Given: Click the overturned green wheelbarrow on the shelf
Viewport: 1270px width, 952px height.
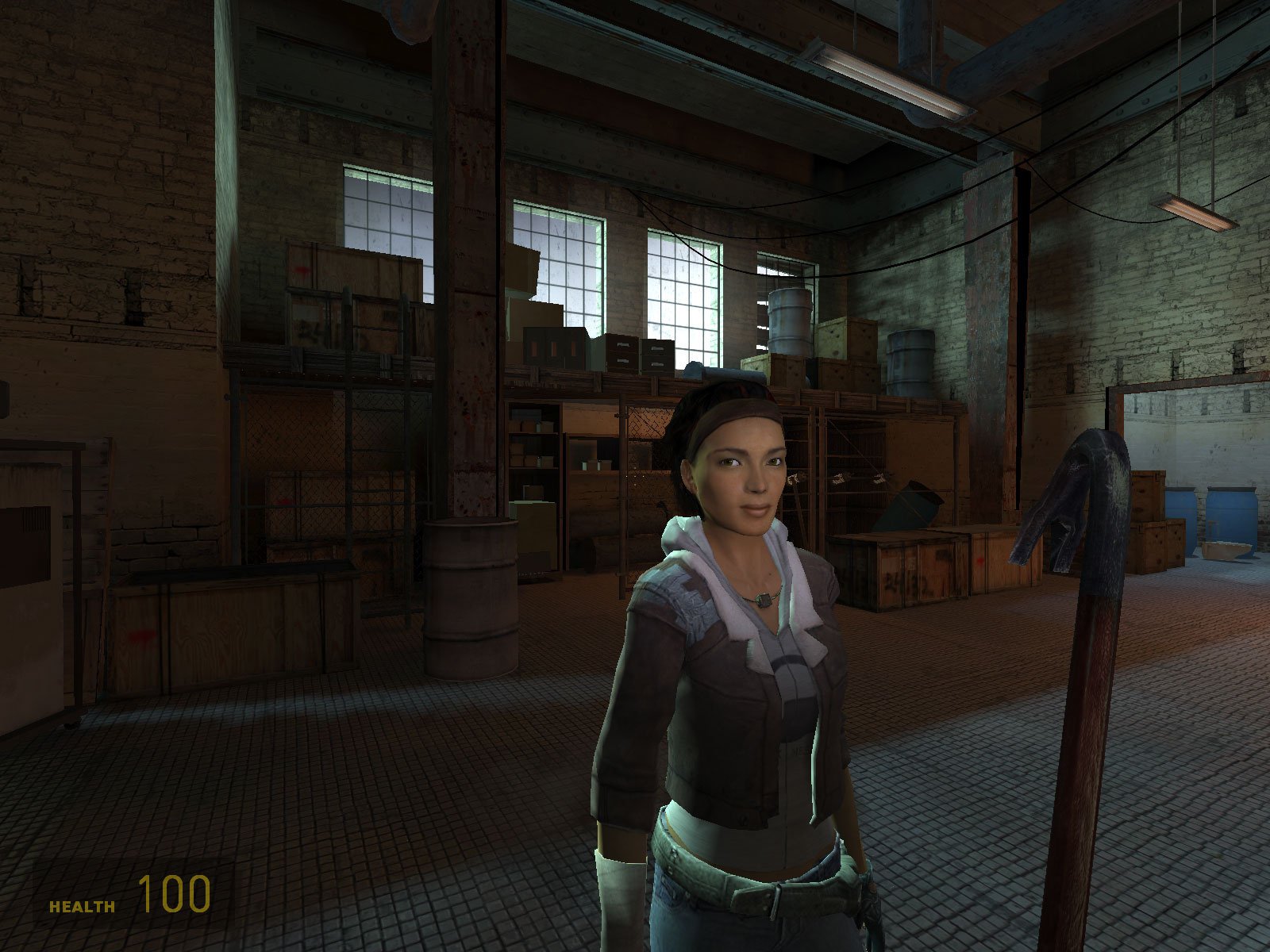Looking at the screenshot, I should coord(905,508).
